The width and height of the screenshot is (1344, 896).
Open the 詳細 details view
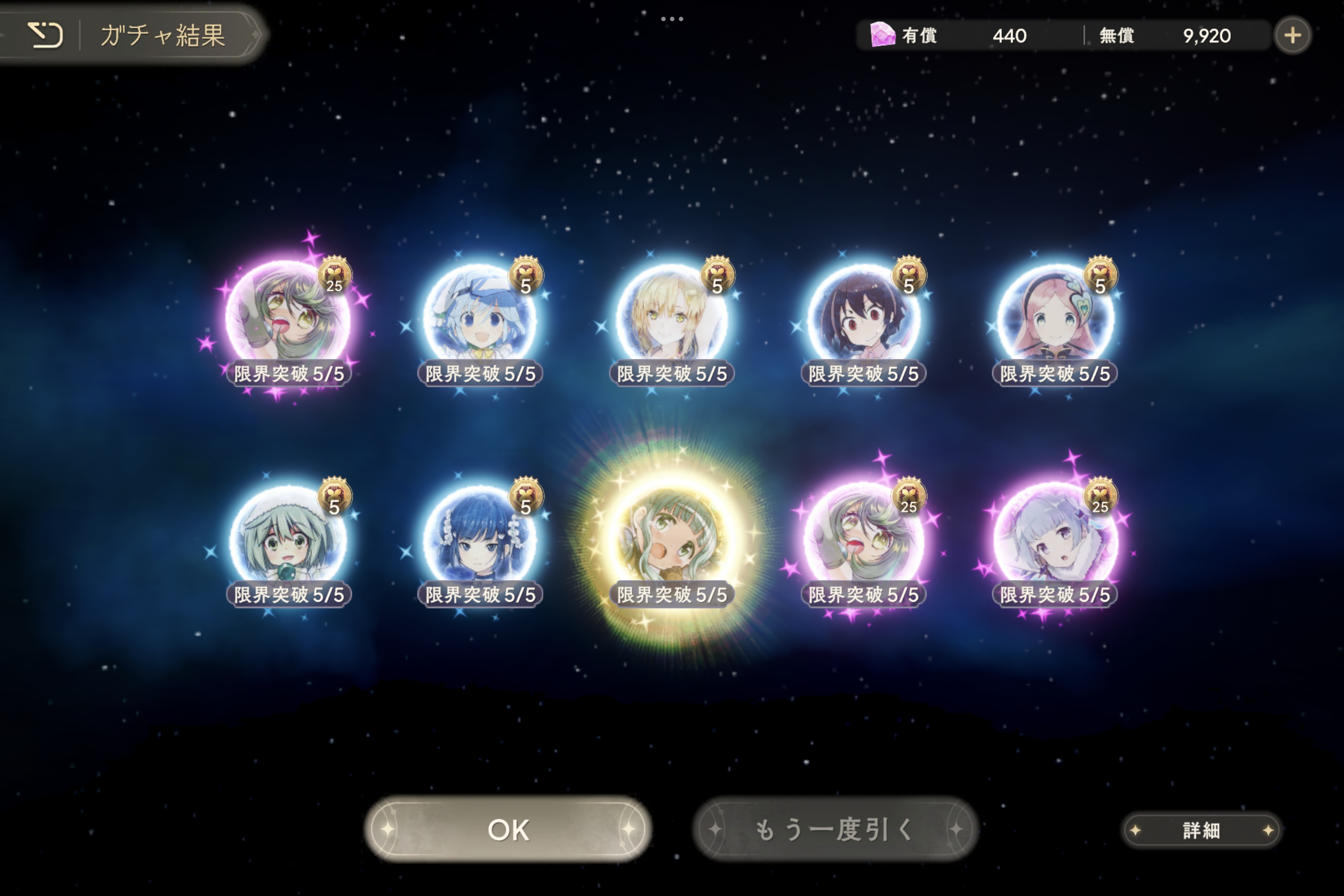[x=1201, y=830]
